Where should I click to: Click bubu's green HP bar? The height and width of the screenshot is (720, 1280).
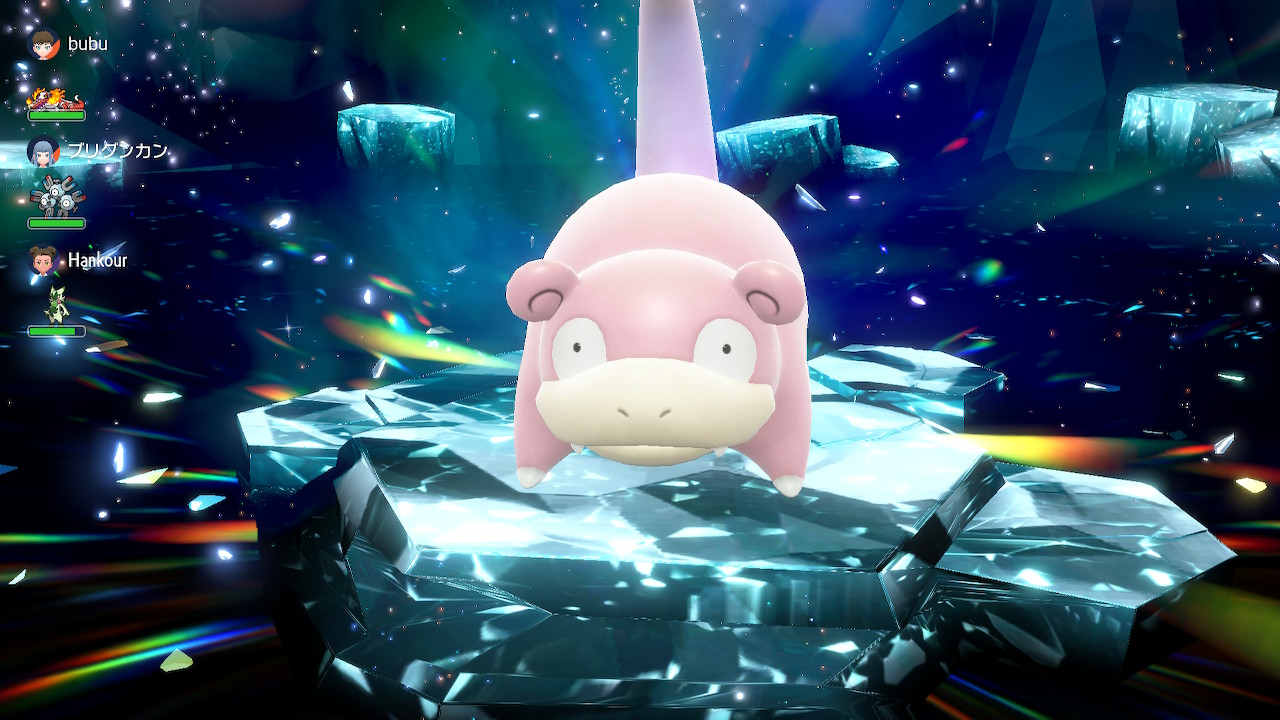point(55,113)
